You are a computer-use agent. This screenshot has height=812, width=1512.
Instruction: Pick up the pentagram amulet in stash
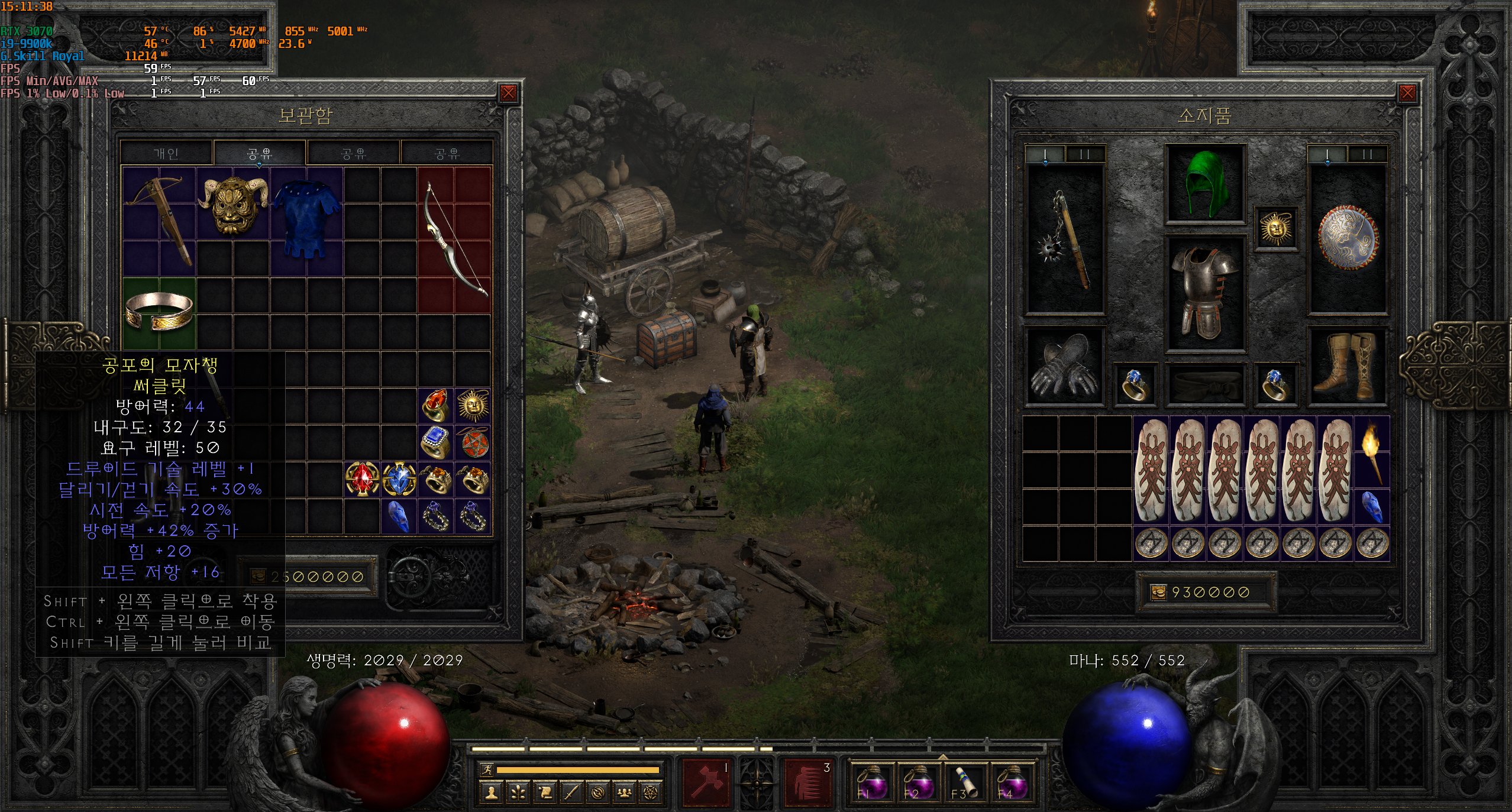click(x=473, y=442)
